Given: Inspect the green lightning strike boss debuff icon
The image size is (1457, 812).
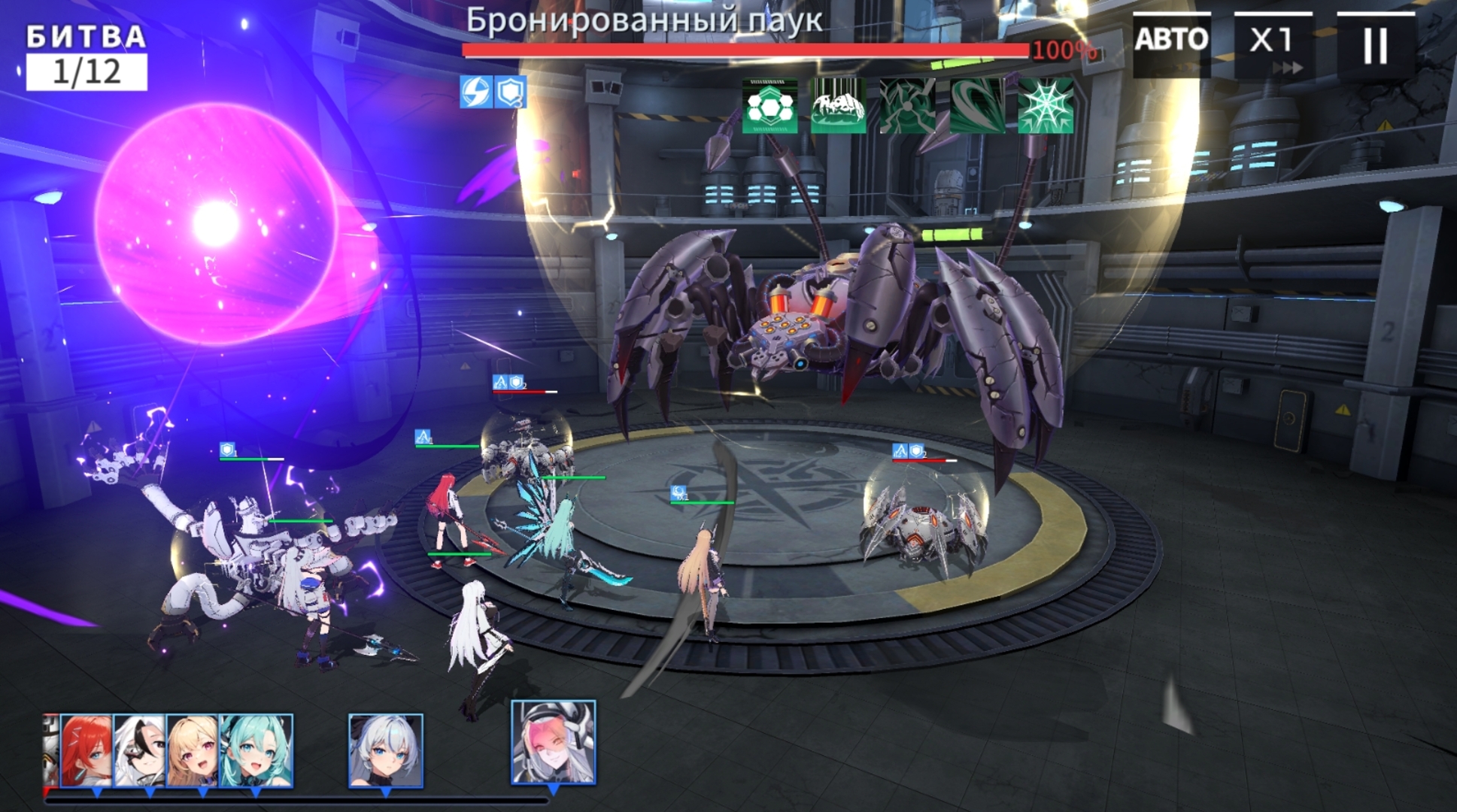Looking at the screenshot, I should click(909, 105).
